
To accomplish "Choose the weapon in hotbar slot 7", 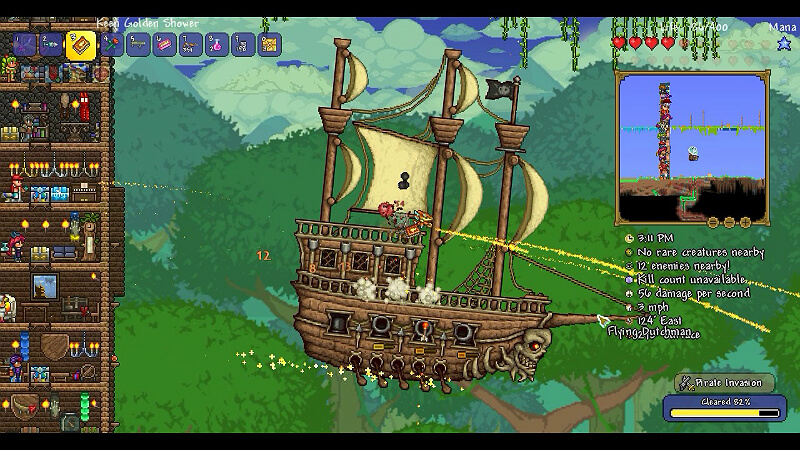I will point(189,45).
